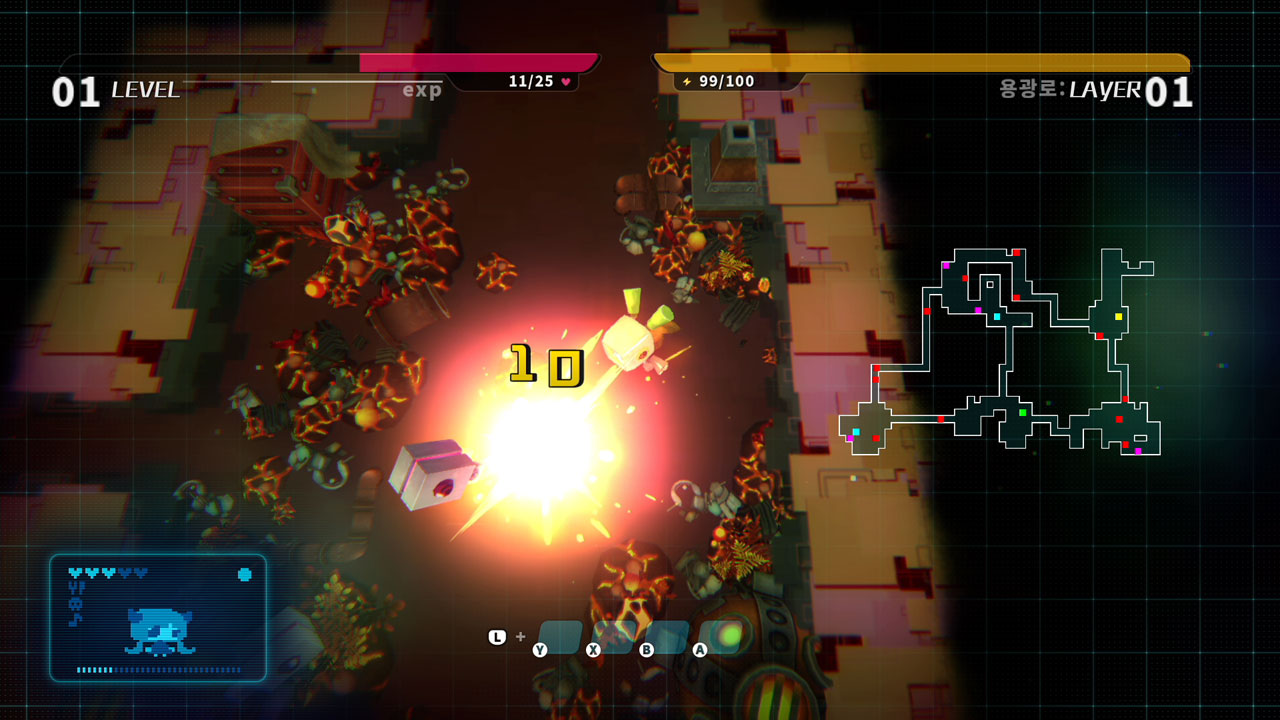1280x720 pixels.
Task: Click the half-filled fourth heart in the monitor
Action: pyautogui.click(x=127, y=572)
